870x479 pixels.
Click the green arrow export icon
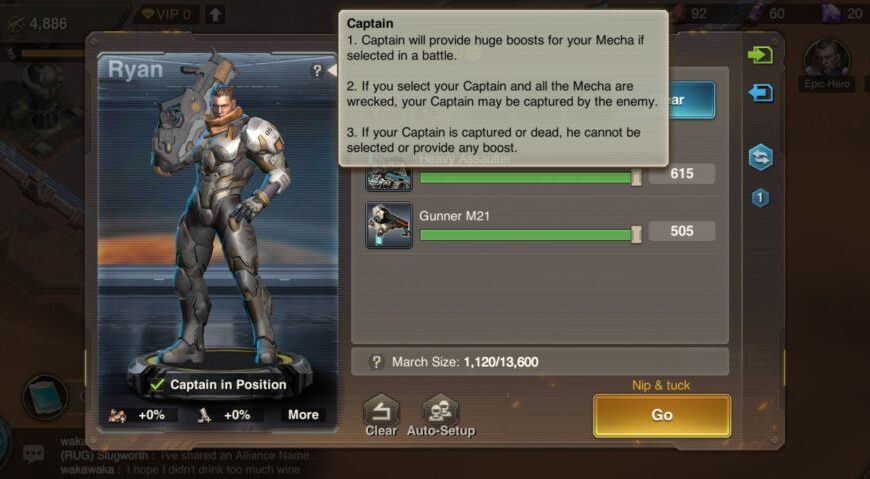pos(760,54)
